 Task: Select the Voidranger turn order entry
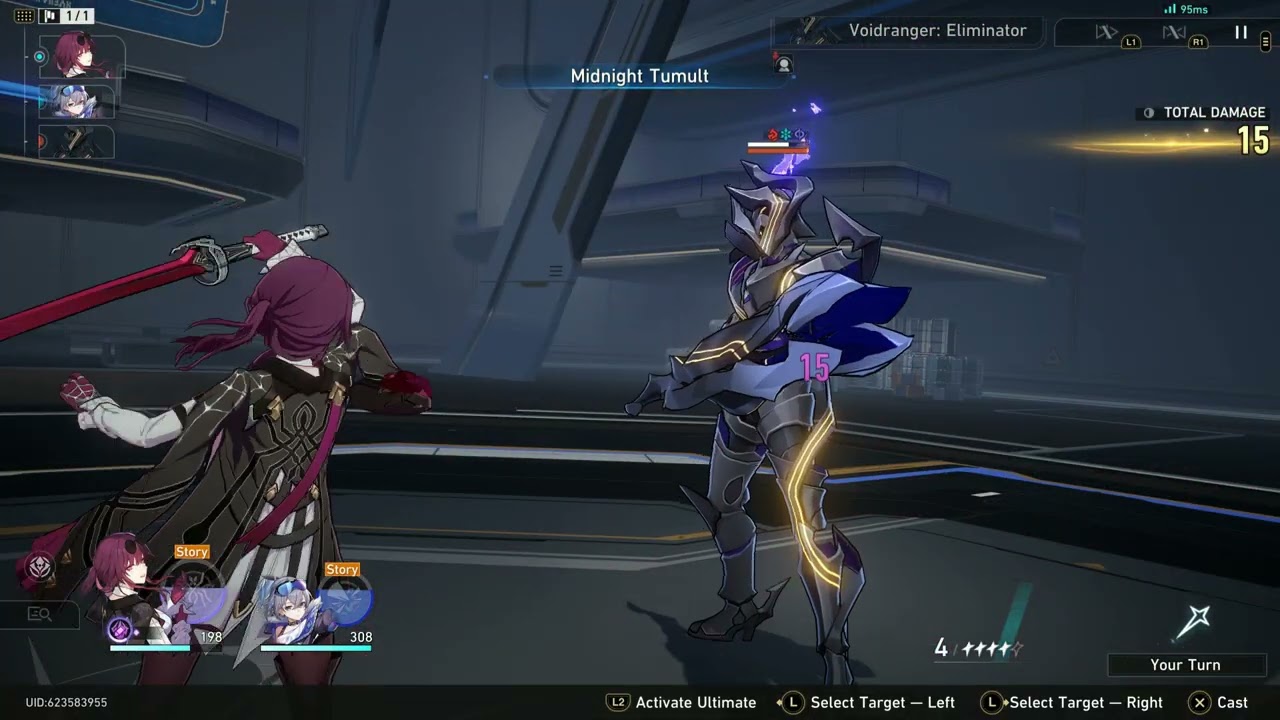78,143
